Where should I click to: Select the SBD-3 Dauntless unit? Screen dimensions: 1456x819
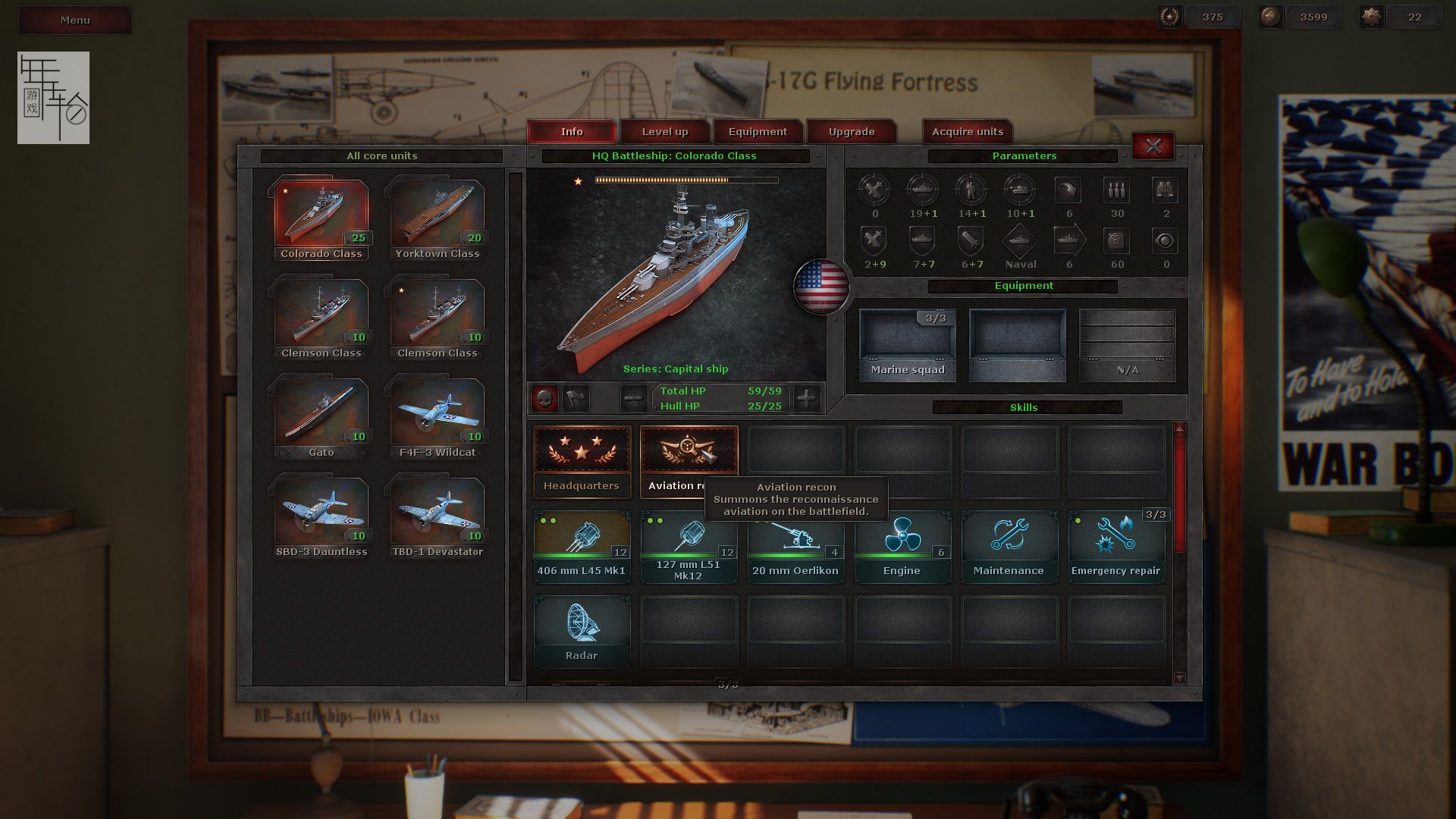(322, 516)
